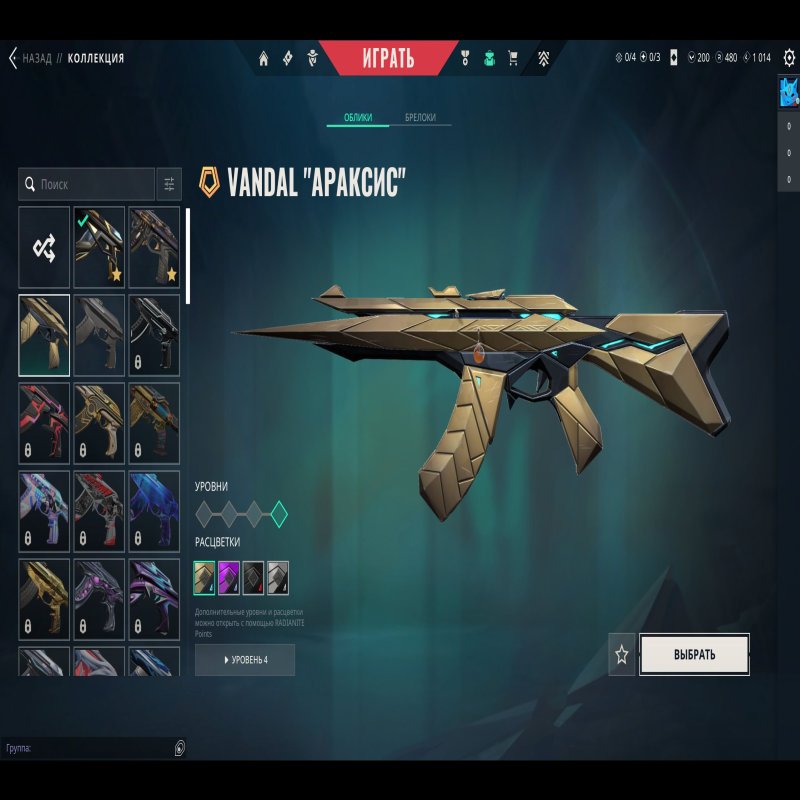Switch to the ОБЛИКИ tab

click(x=358, y=118)
